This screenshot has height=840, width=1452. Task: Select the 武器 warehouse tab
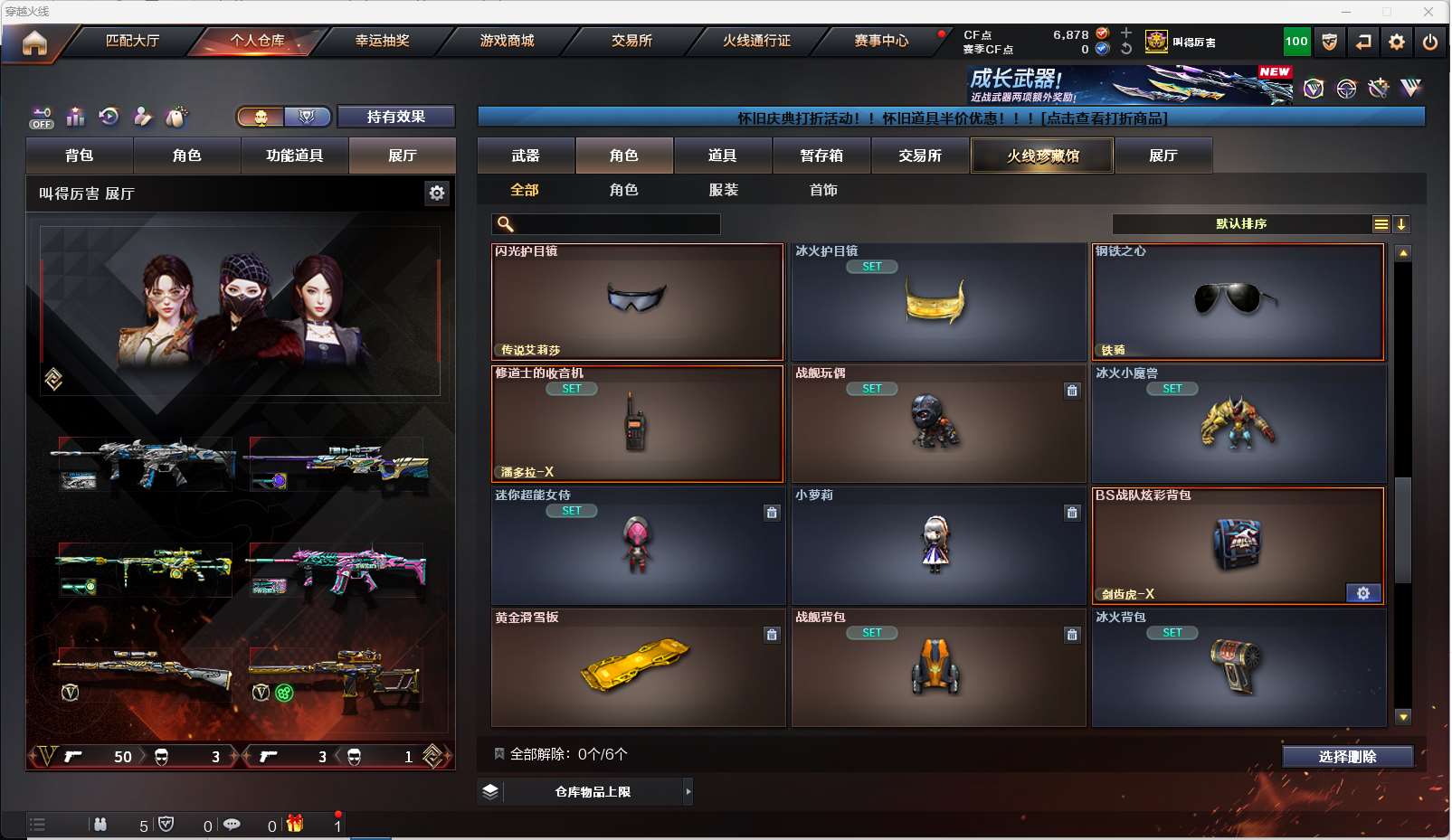tap(526, 156)
